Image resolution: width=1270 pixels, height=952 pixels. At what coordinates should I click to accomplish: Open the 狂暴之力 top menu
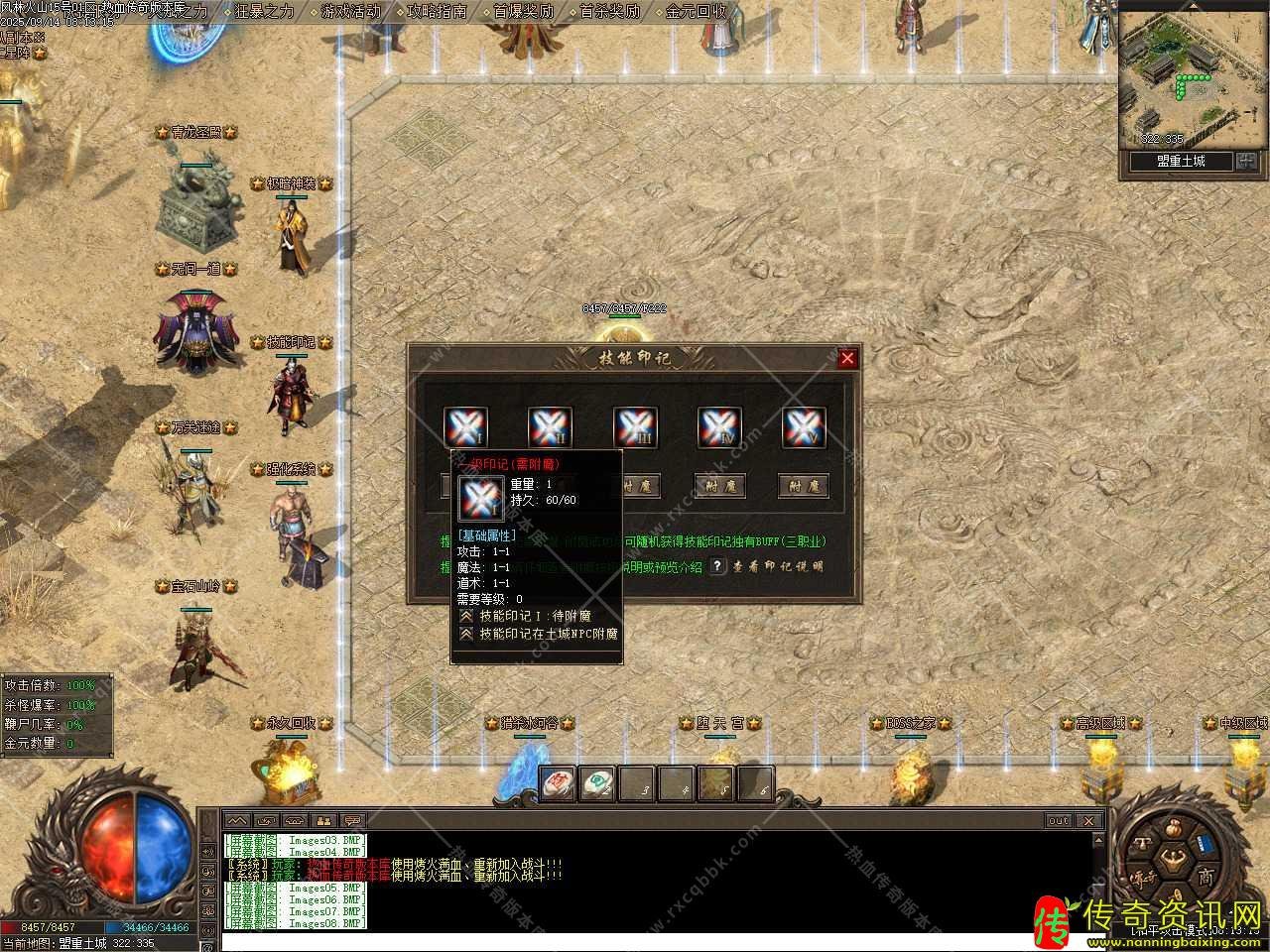(x=265, y=12)
